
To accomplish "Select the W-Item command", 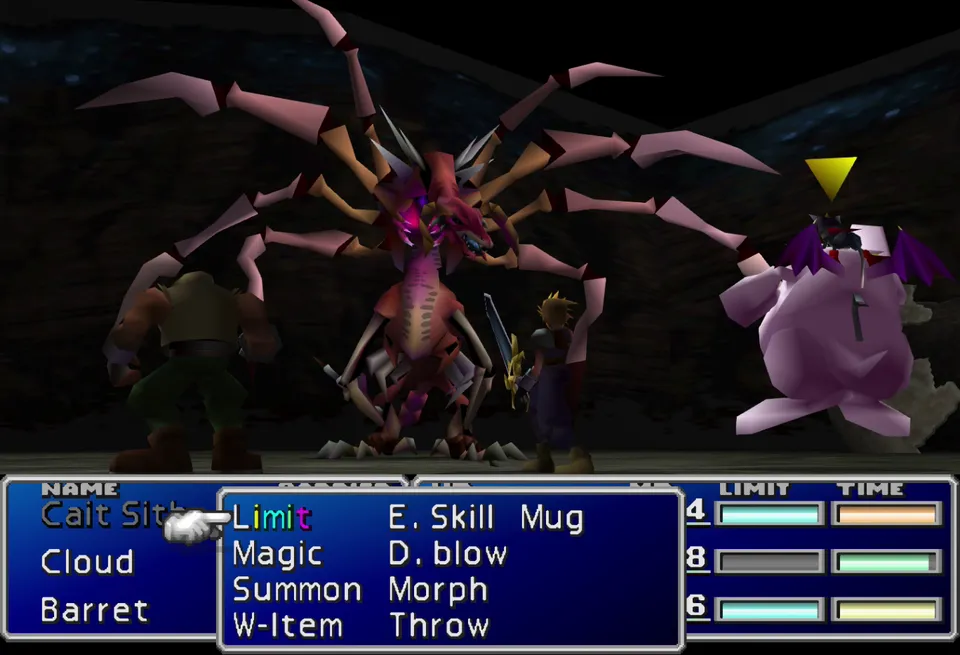I will (287, 625).
